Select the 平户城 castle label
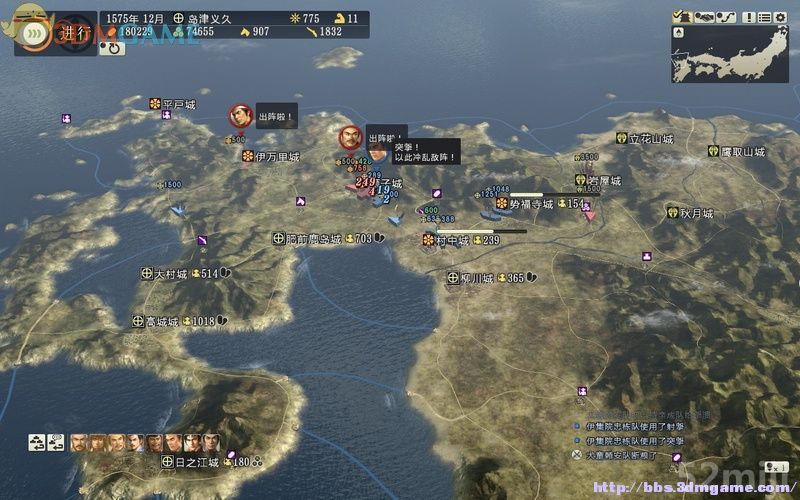Screen dimensions: 800x500 (x=178, y=104)
